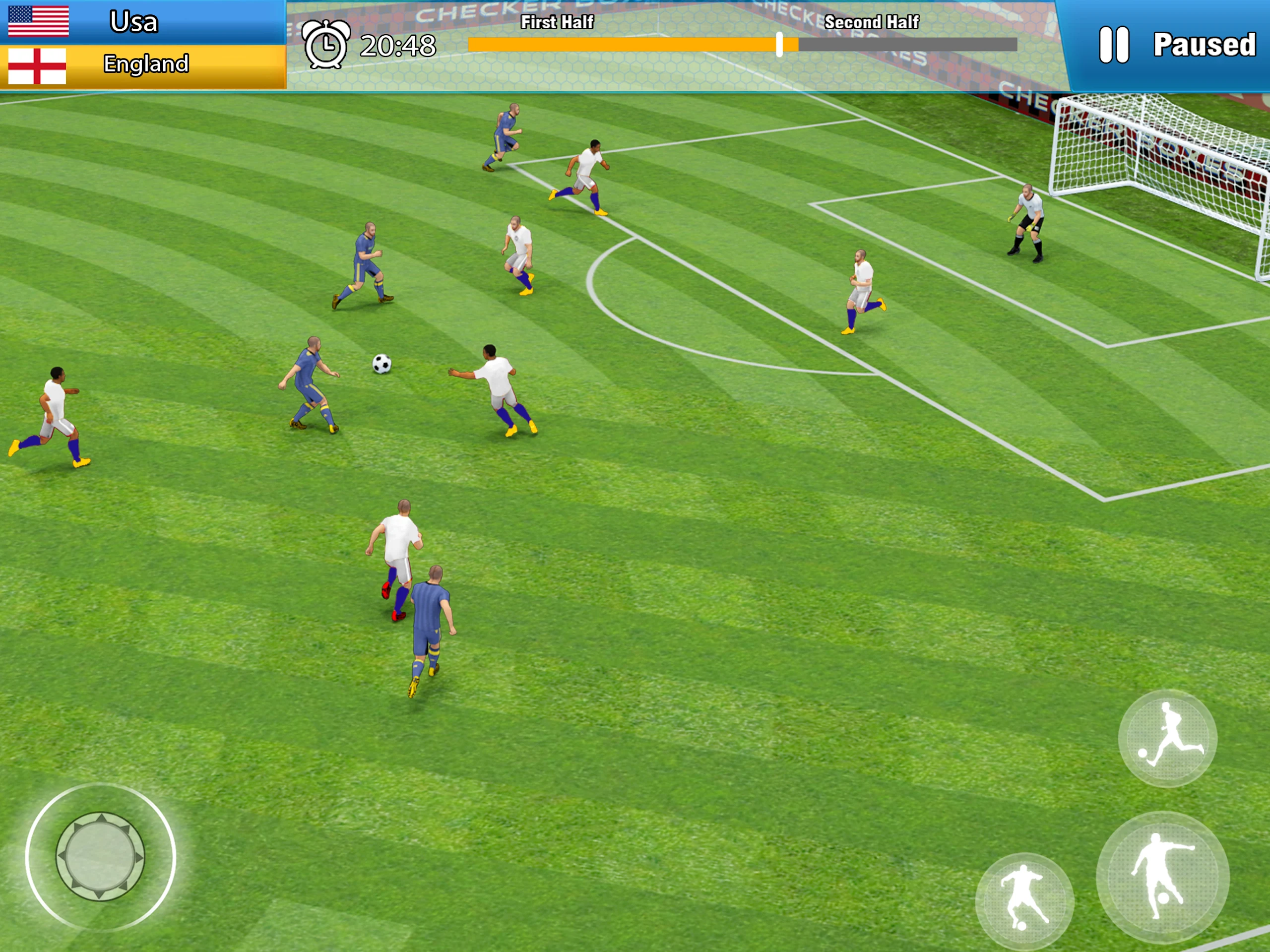Tap the Paused button
Screen dimensions: 1270x952
1177,45
